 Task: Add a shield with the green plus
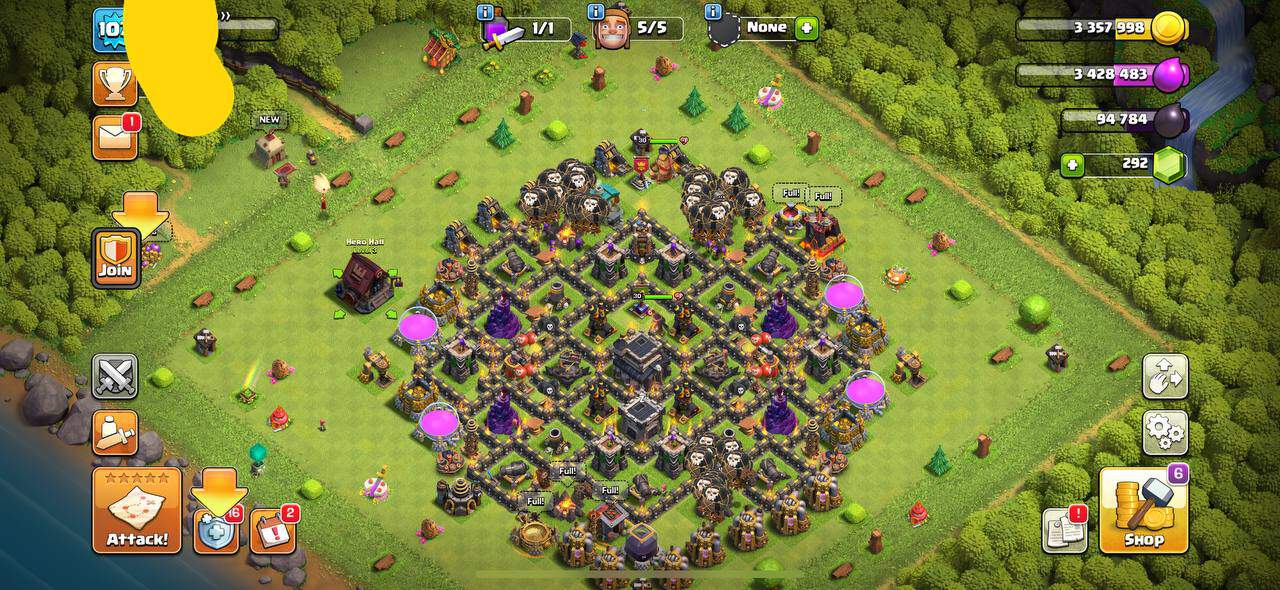click(806, 28)
